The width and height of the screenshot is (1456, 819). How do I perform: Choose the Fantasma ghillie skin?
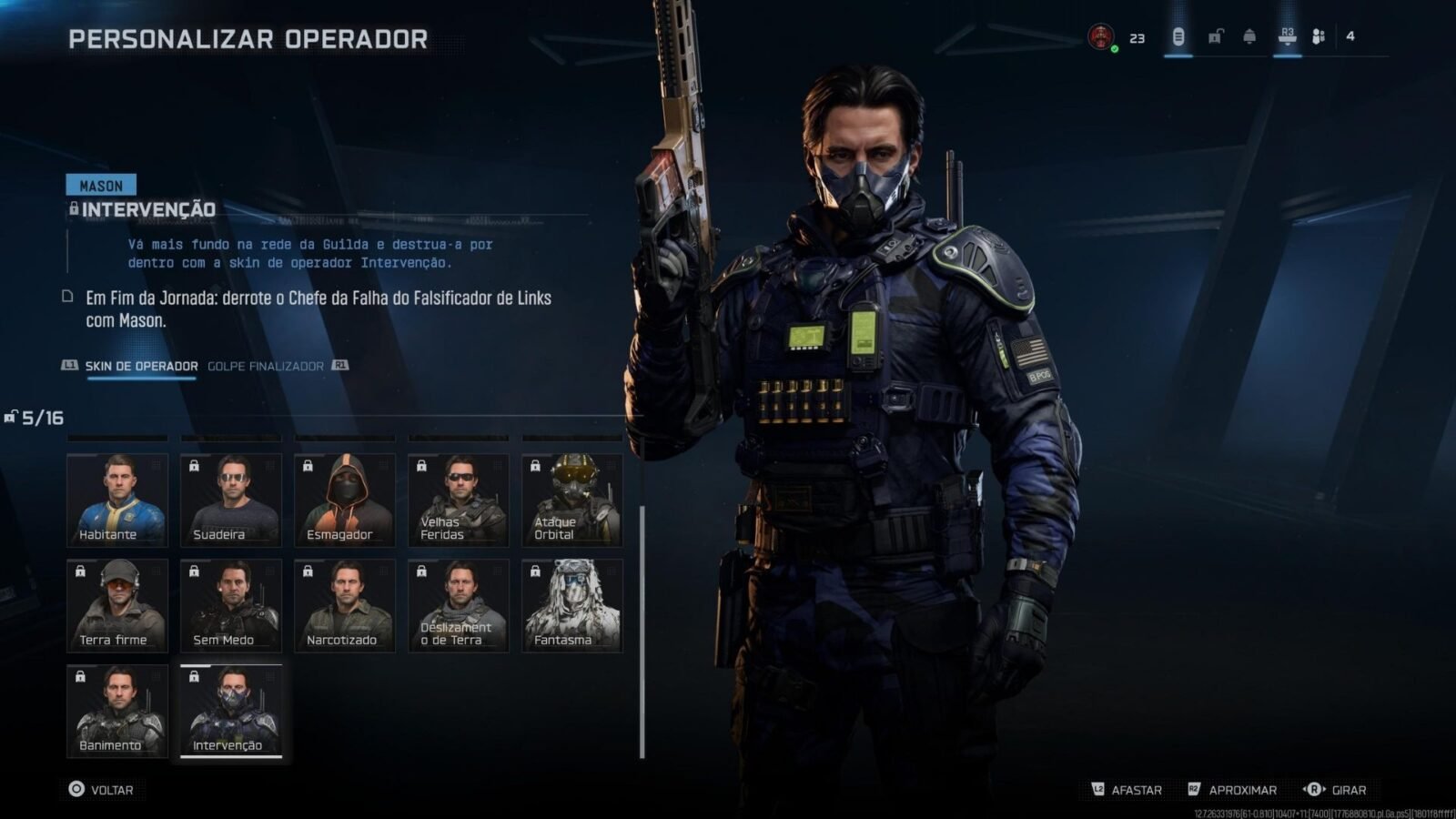coord(572,605)
